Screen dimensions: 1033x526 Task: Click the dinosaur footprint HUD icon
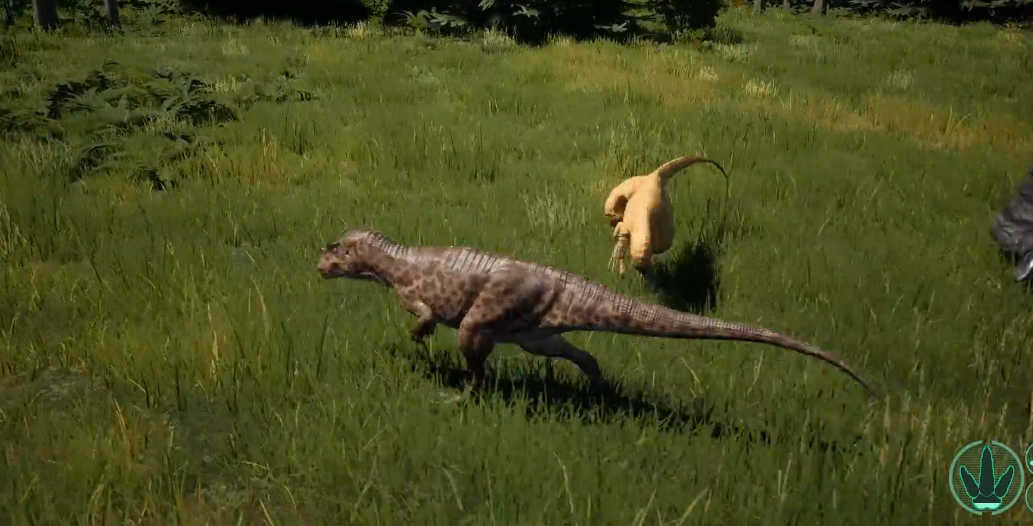(x=986, y=478)
